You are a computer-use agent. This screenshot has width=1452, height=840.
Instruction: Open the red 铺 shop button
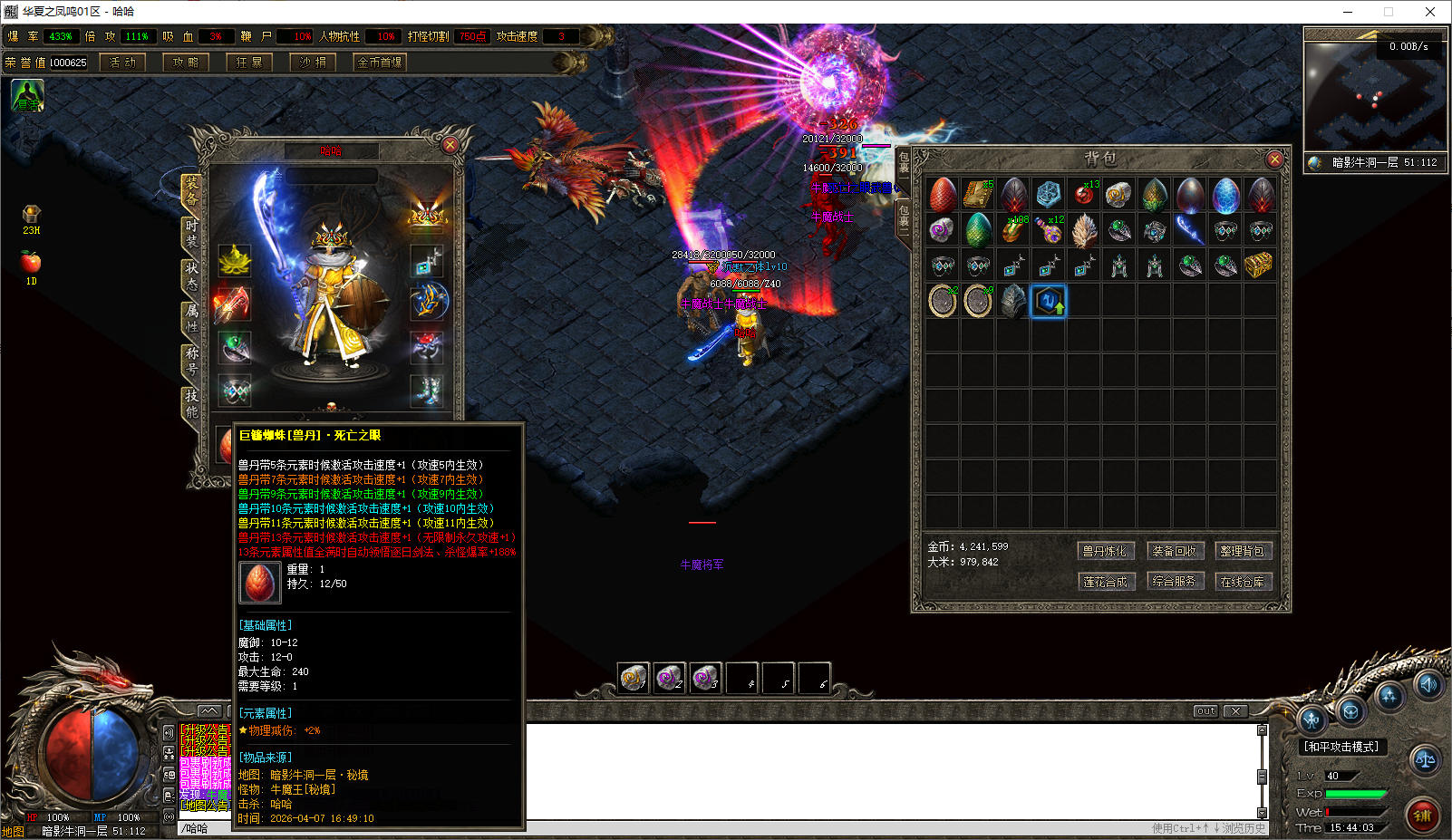click(1423, 815)
